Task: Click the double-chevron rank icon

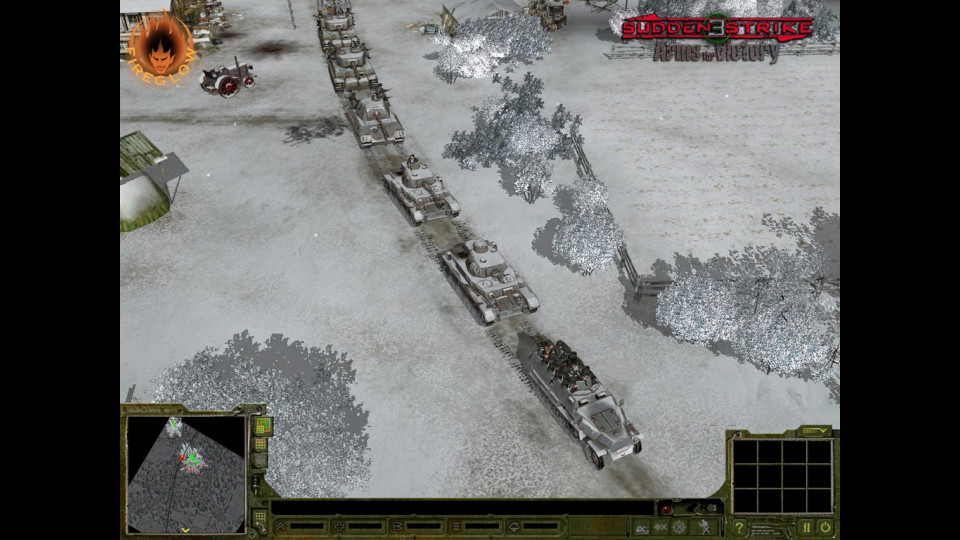Action: click(x=280, y=526)
